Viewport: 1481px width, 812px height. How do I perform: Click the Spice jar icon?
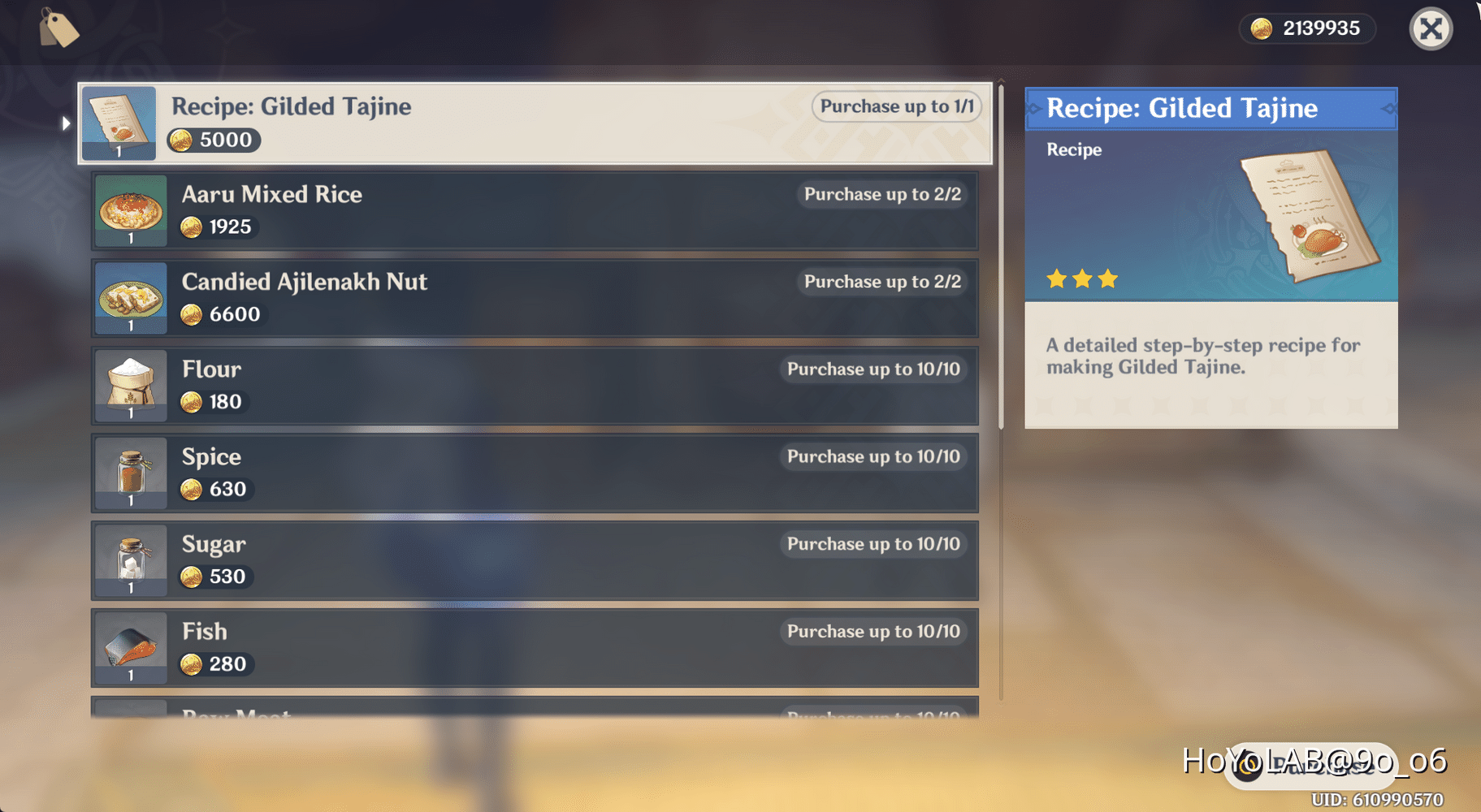(x=130, y=473)
